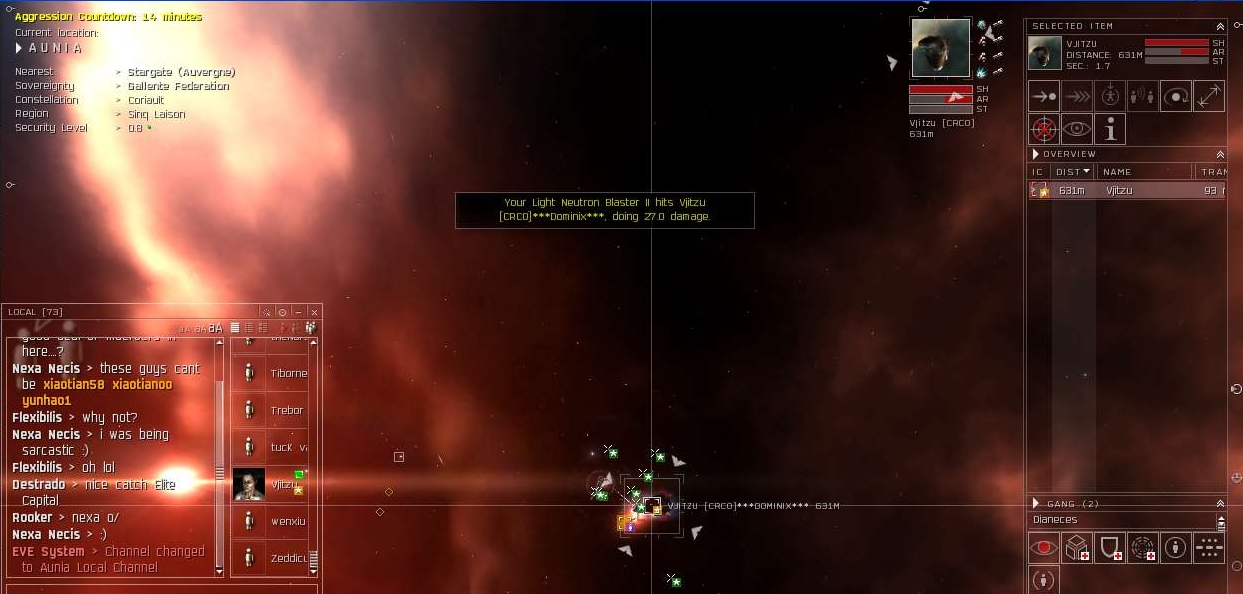Select the Vjitzu row in the Overview
The width and height of the screenshot is (1243, 594).
(x=1118, y=190)
